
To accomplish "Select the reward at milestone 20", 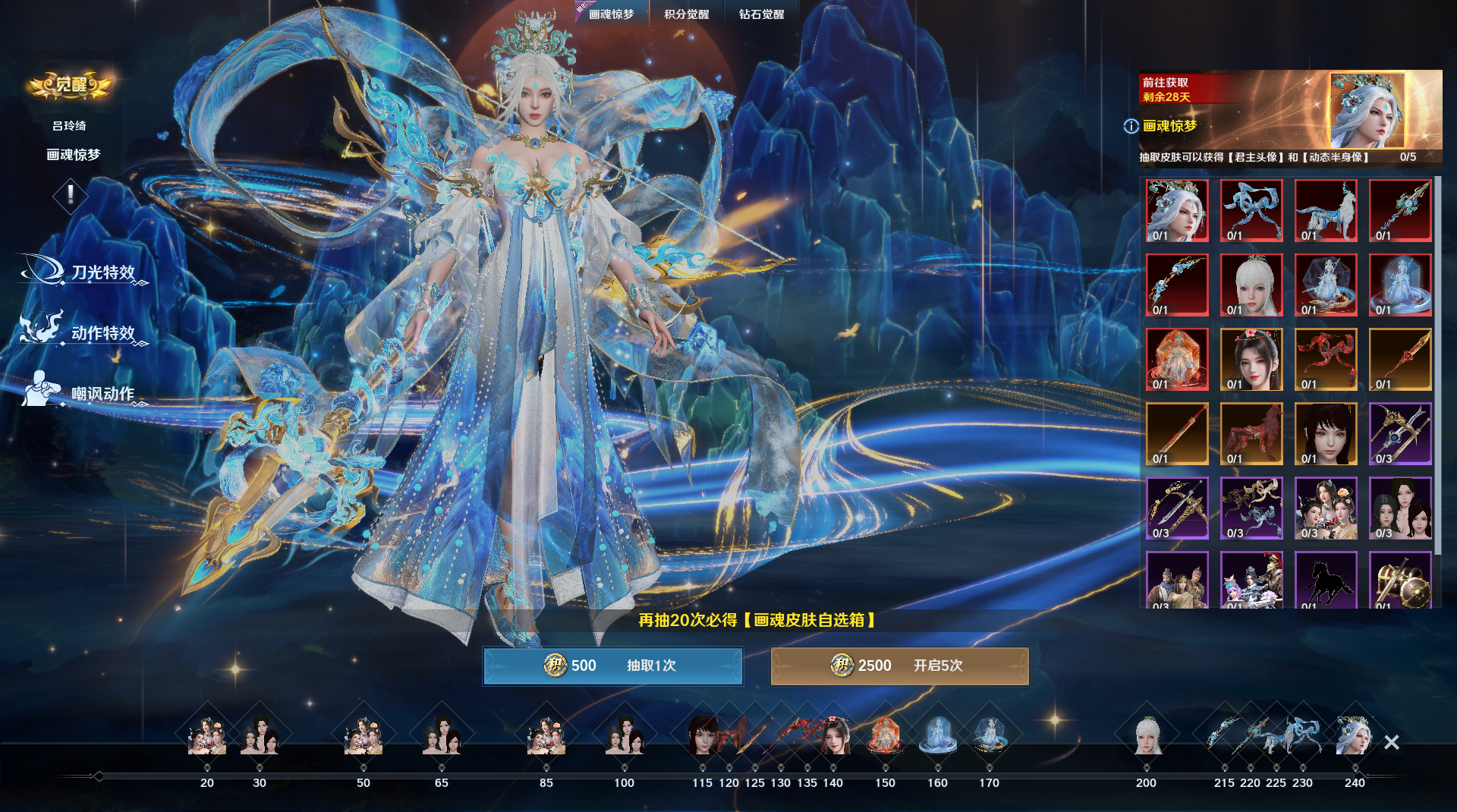I will pos(207,736).
